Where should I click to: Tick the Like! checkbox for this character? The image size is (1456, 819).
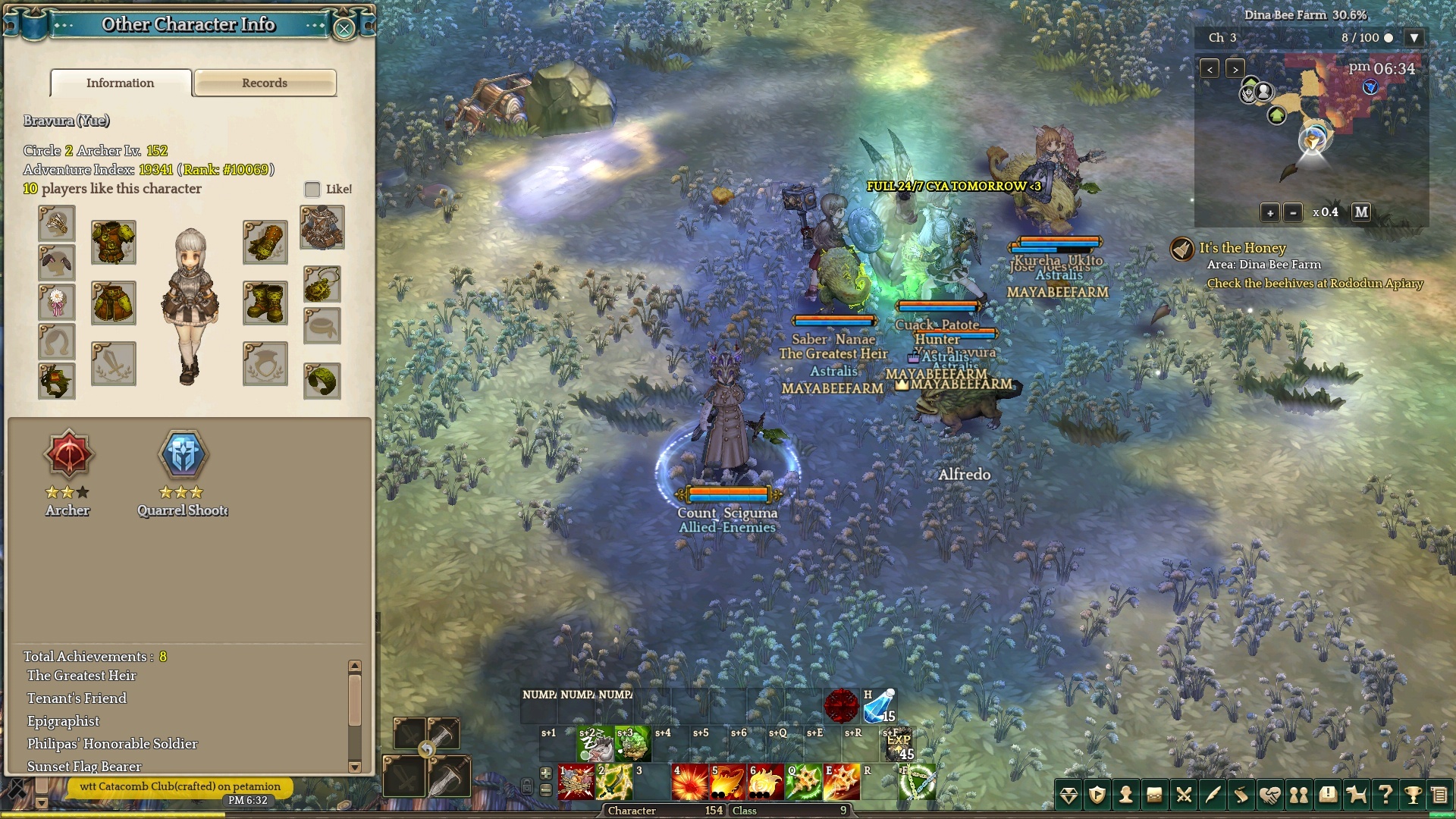tap(312, 189)
